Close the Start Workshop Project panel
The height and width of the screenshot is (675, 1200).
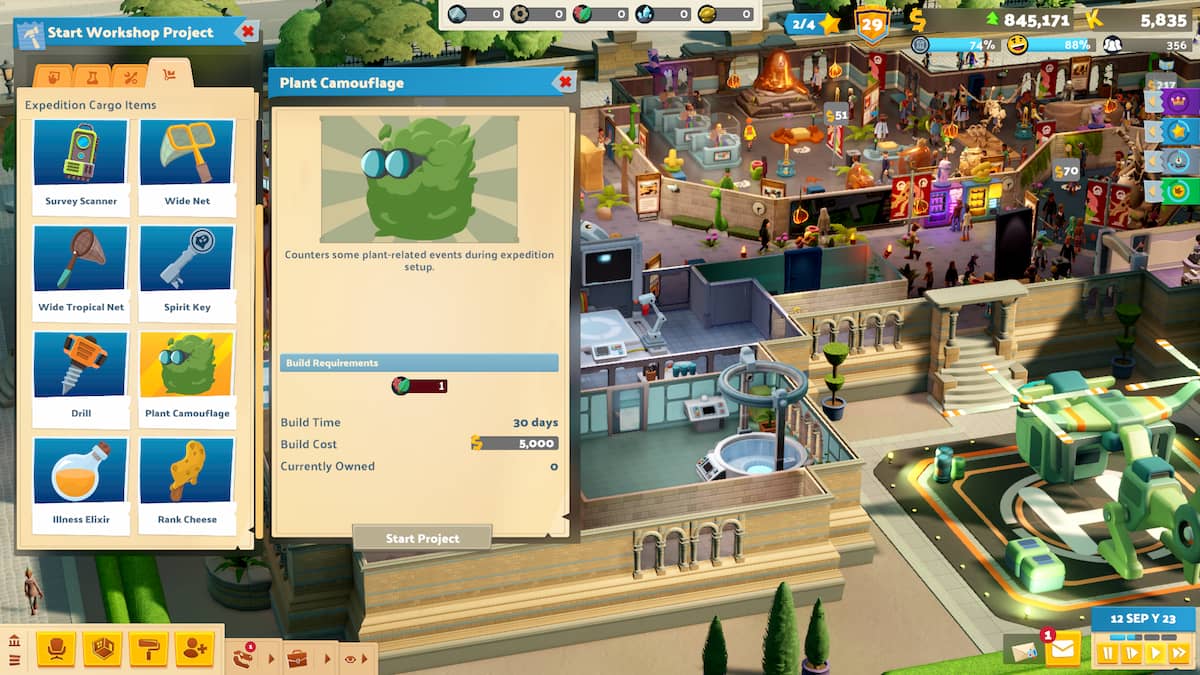(x=247, y=32)
